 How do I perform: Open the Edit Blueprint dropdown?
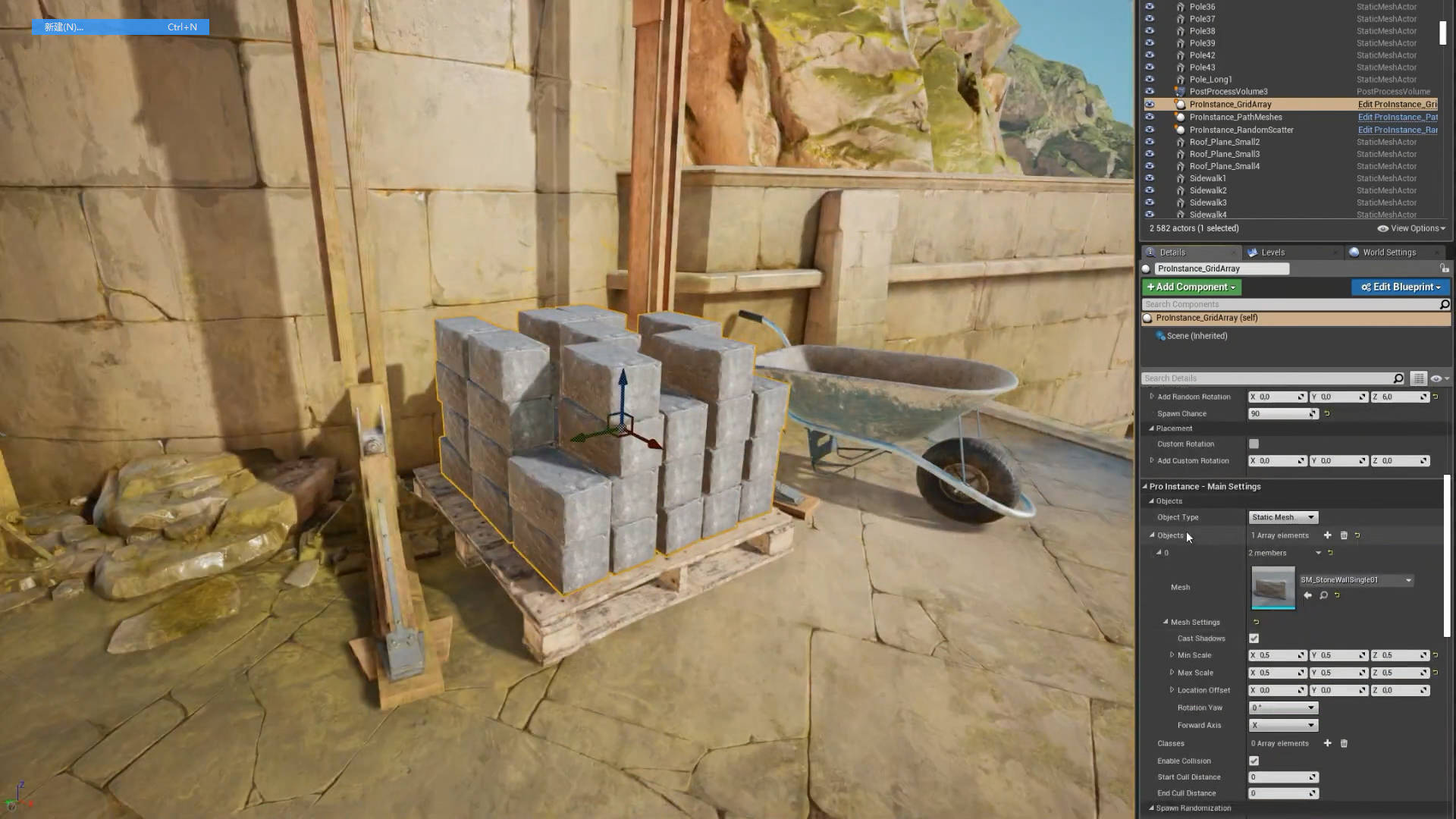coord(1400,287)
